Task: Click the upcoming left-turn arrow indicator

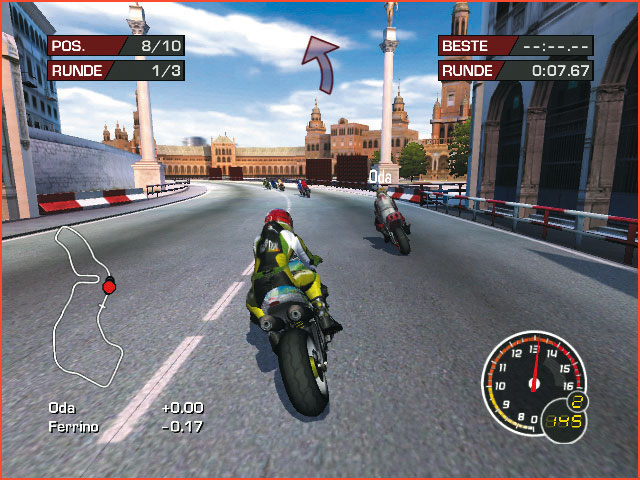Action: click(x=322, y=63)
